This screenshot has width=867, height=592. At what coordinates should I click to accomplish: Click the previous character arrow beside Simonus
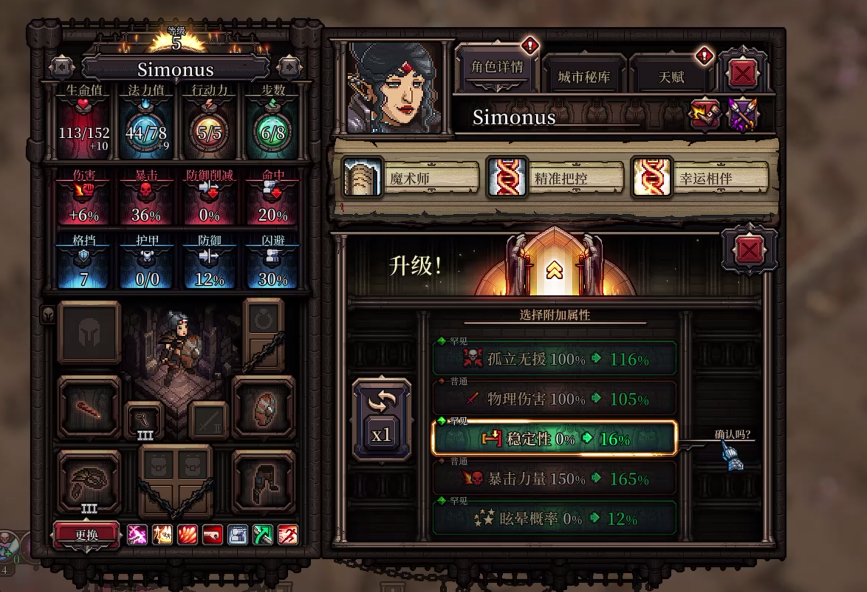pyautogui.click(x=62, y=67)
